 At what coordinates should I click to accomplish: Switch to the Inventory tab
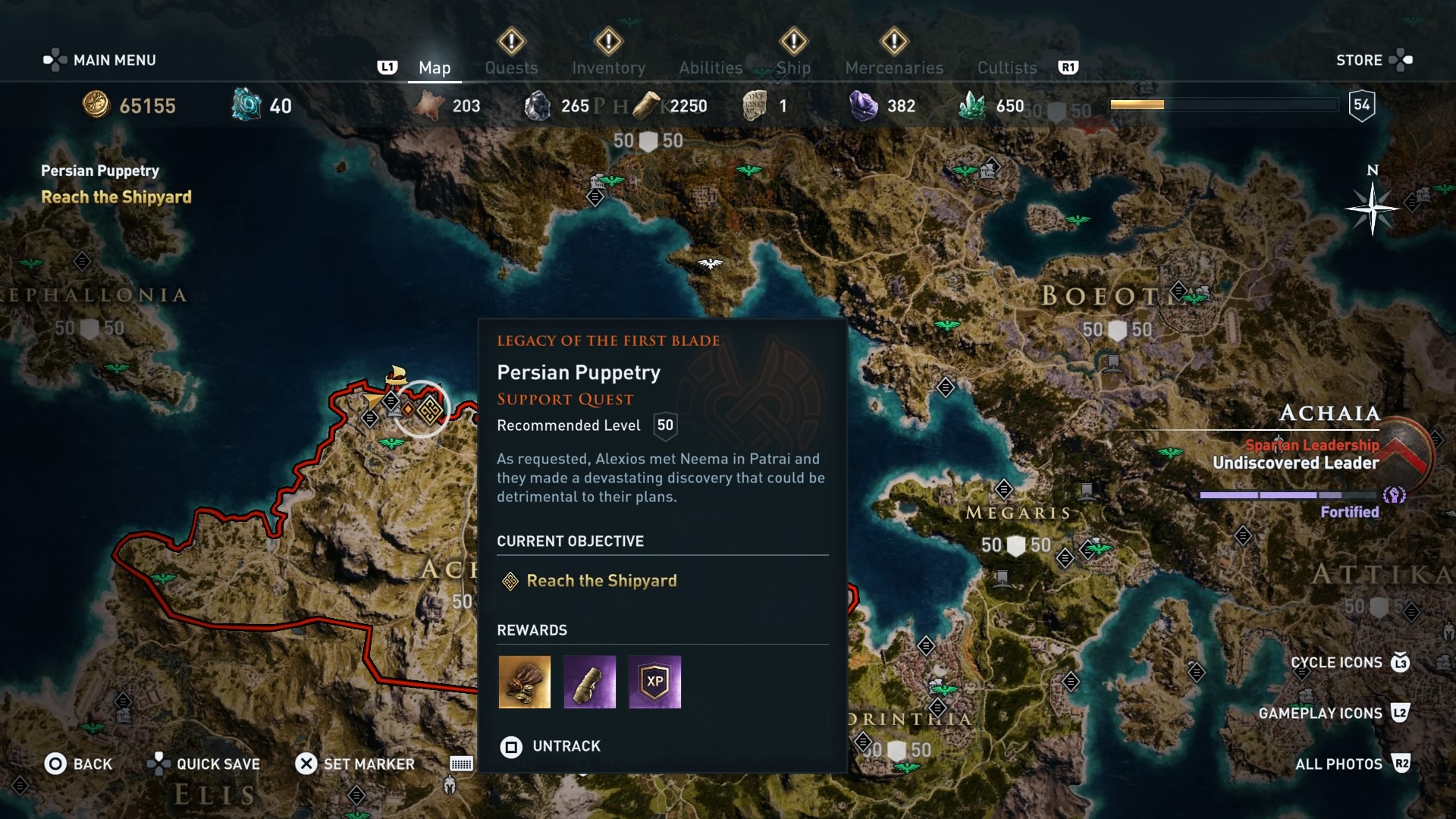(608, 67)
